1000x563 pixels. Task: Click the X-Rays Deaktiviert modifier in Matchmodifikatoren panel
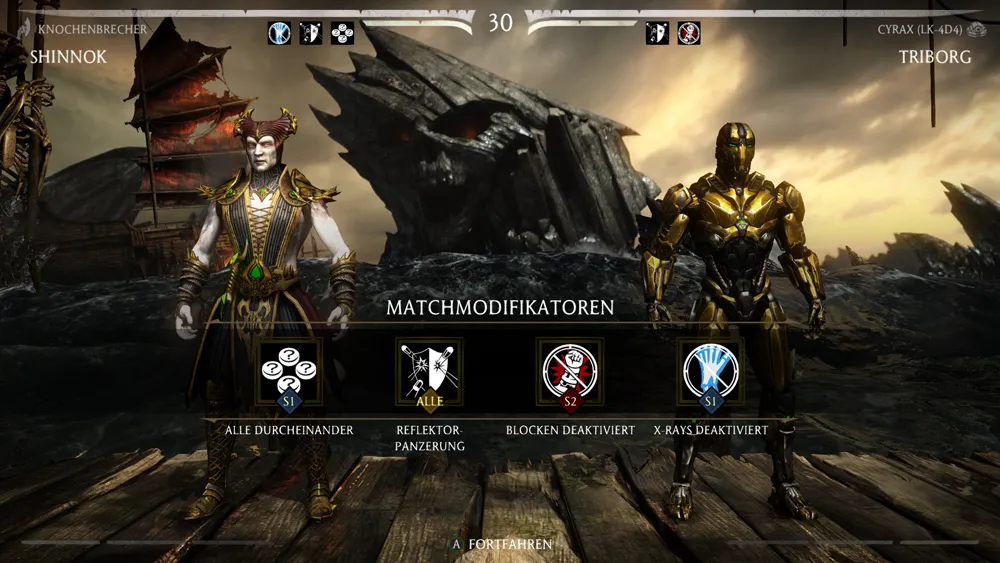pyautogui.click(x=711, y=370)
